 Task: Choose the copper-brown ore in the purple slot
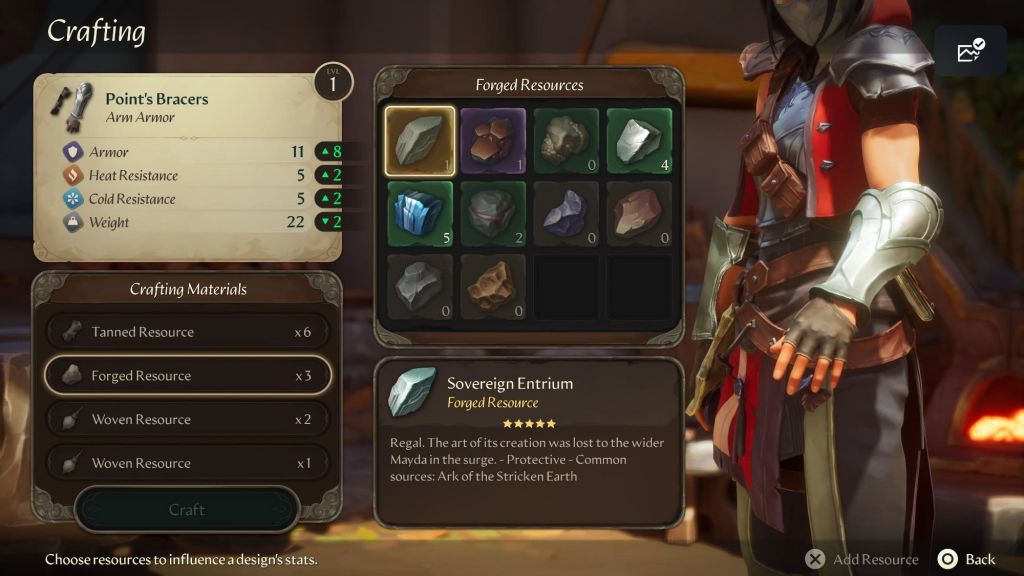[x=493, y=141]
